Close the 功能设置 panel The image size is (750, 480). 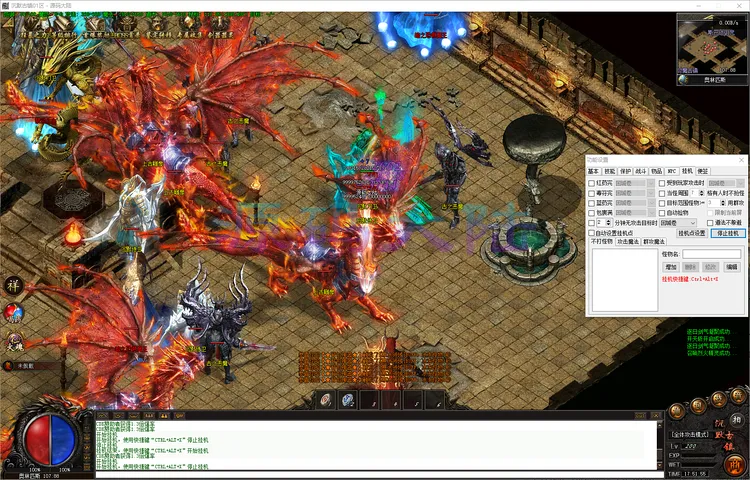(740, 160)
